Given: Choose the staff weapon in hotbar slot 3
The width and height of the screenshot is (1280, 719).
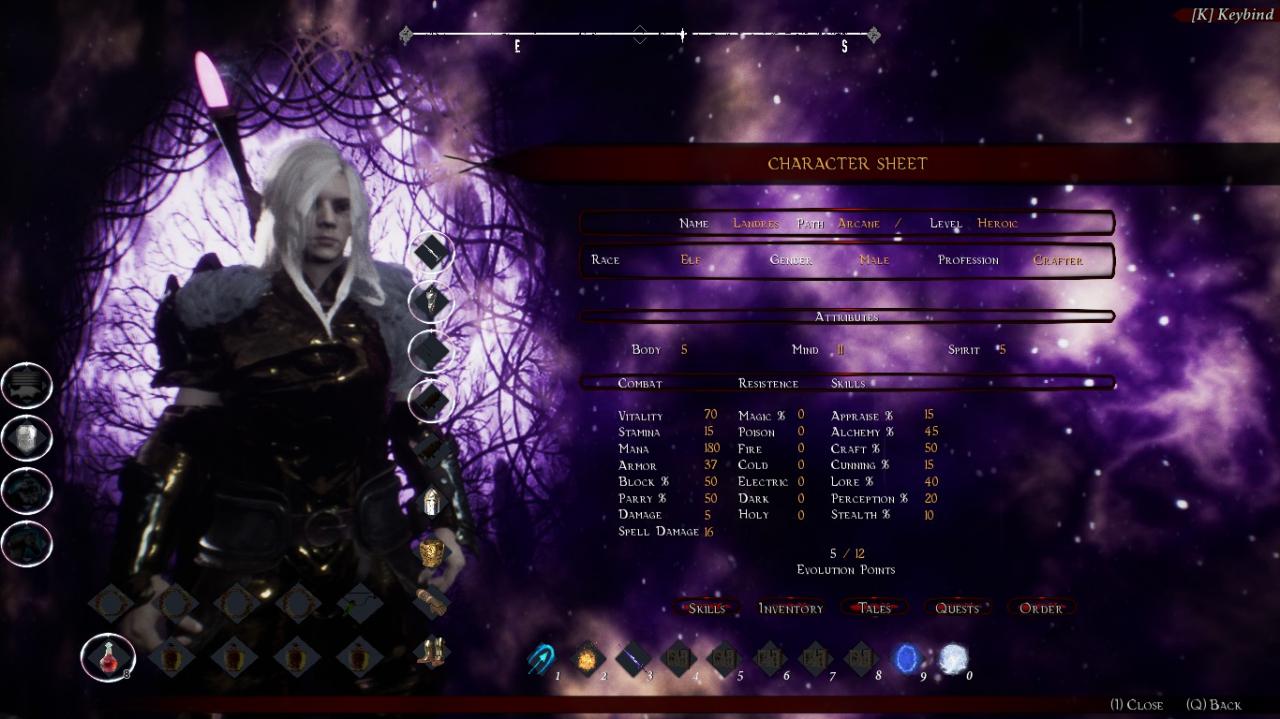Looking at the screenshot, I should 633,658.
